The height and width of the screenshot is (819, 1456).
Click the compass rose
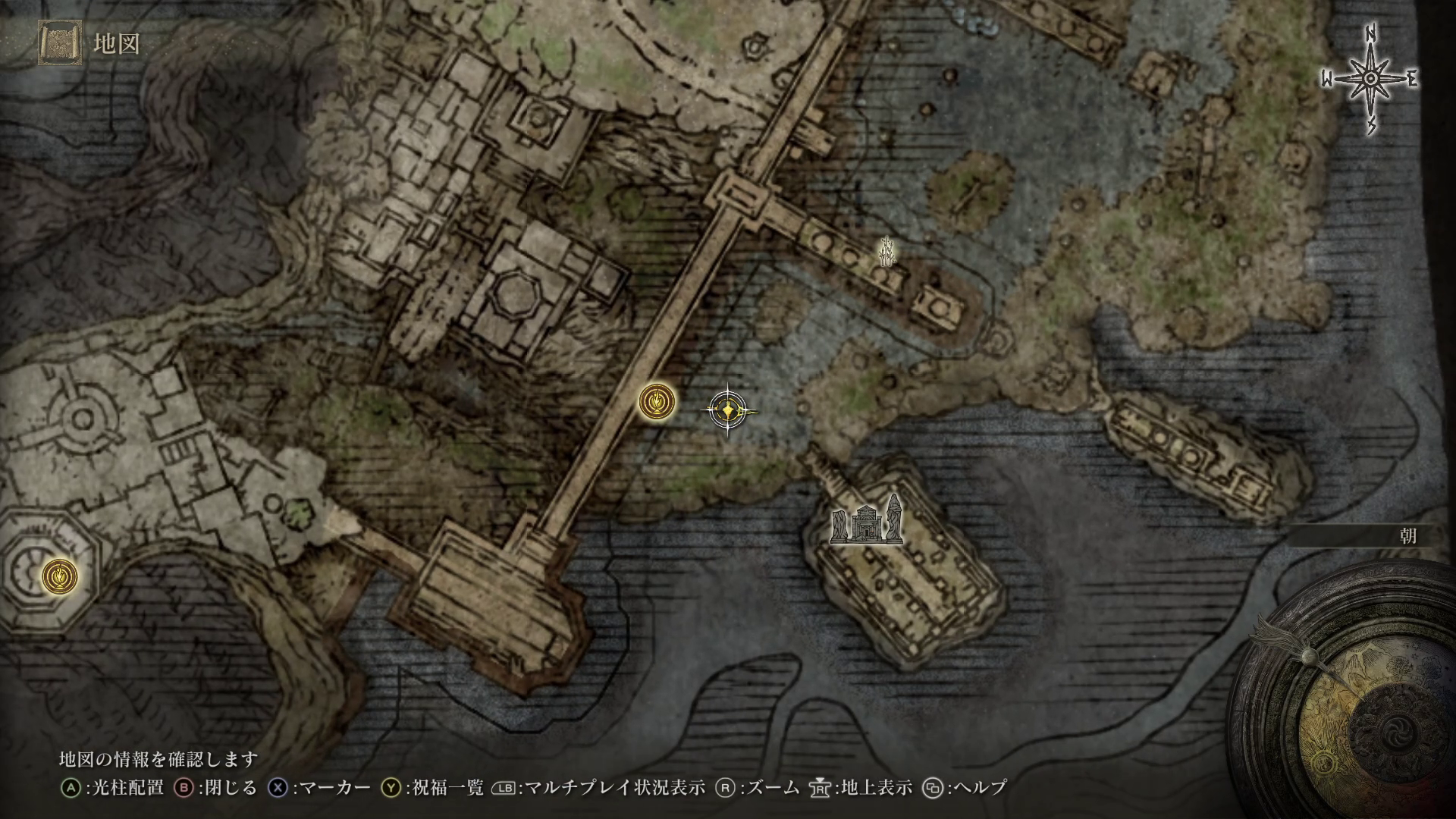tap(1370, 80)
